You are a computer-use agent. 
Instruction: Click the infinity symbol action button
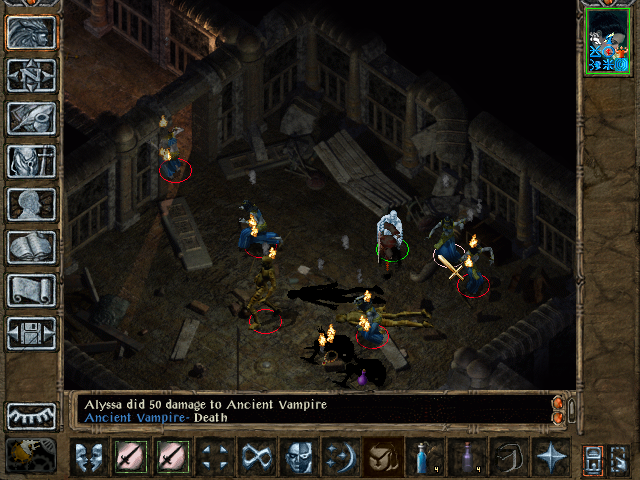pyautogui.click(x=255, y=457)
